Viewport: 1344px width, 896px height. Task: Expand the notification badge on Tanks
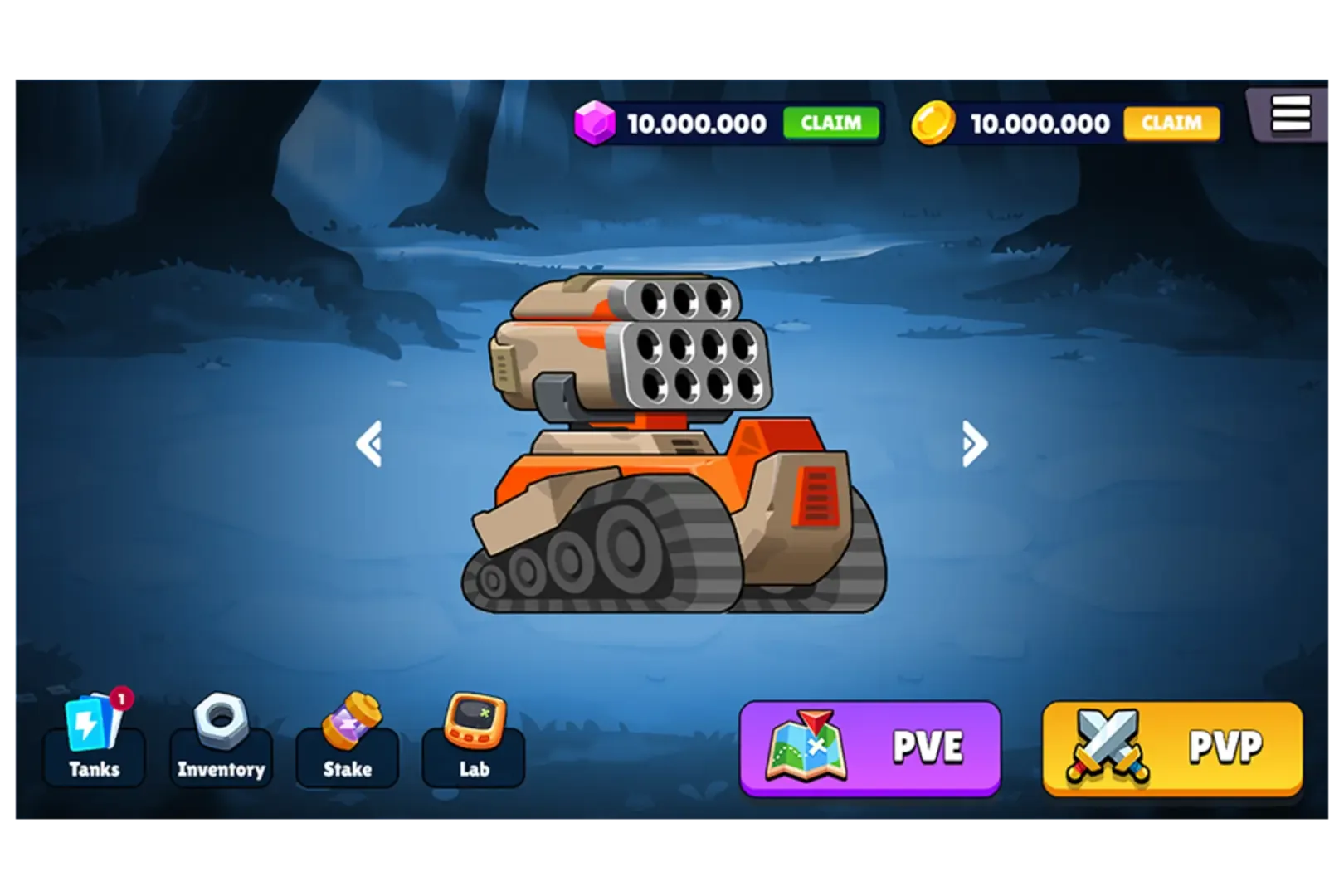(121, 701)
